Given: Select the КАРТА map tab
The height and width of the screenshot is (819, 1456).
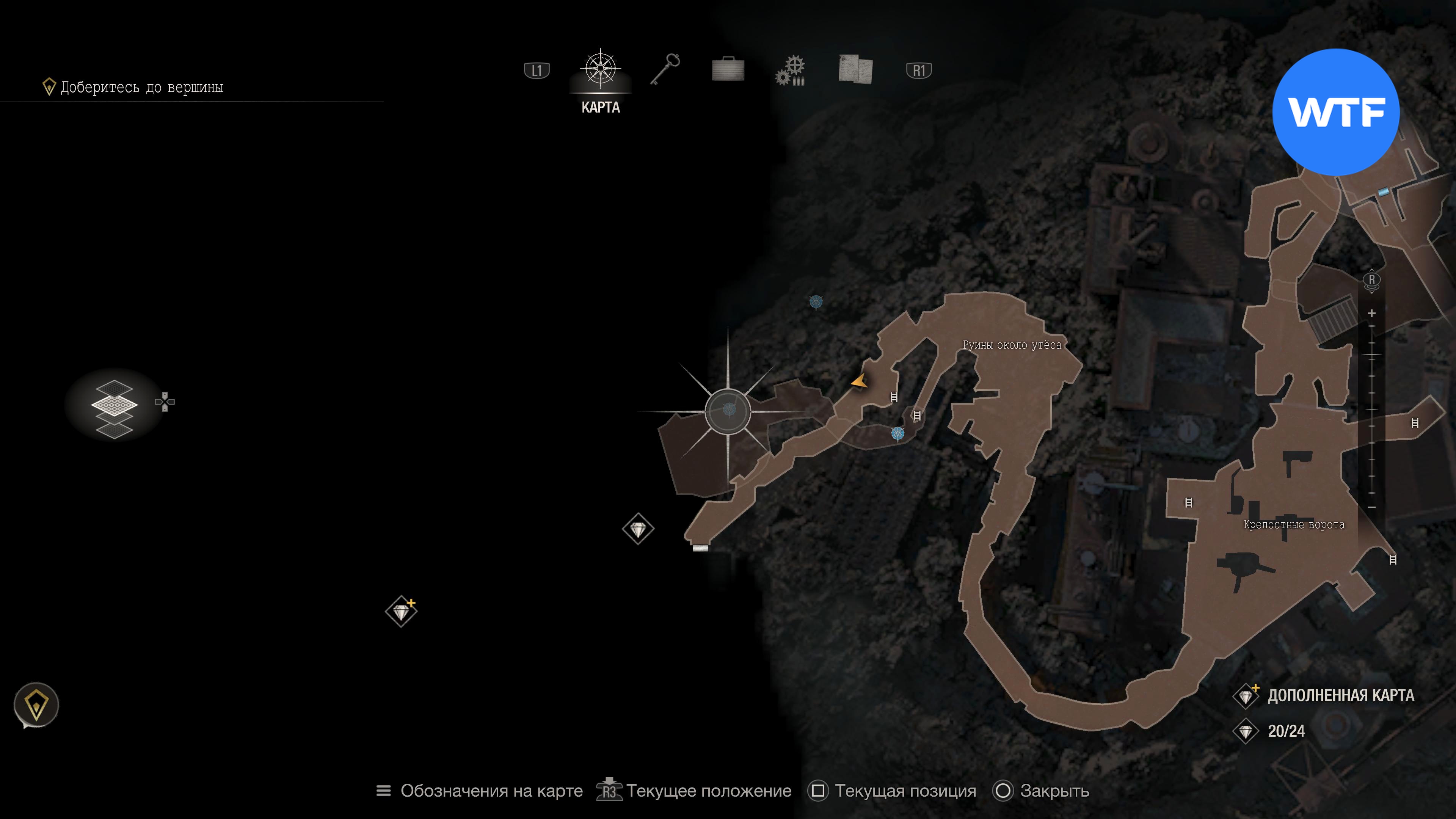Looking at the screenshot, I should 600,79.
